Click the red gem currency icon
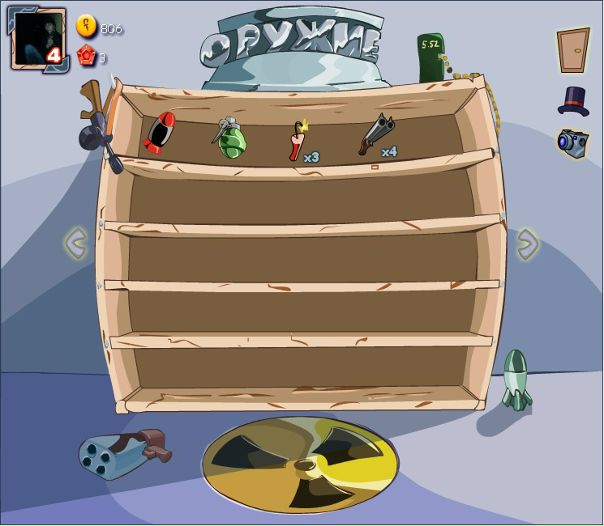Viewport: 604px width, 526px height. [87, 57]
